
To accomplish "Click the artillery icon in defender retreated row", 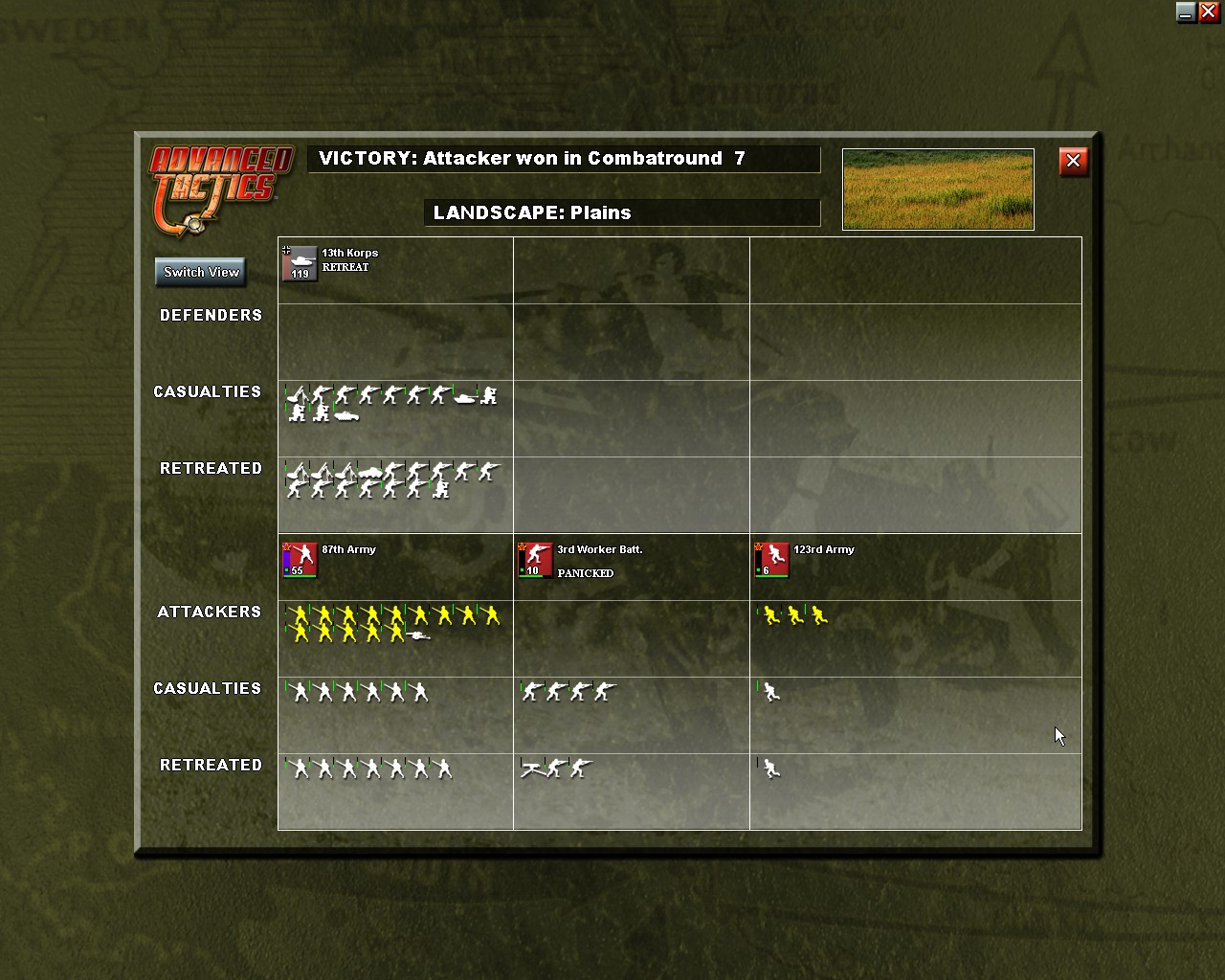I will pyautogui.click(x=297, y=474).
